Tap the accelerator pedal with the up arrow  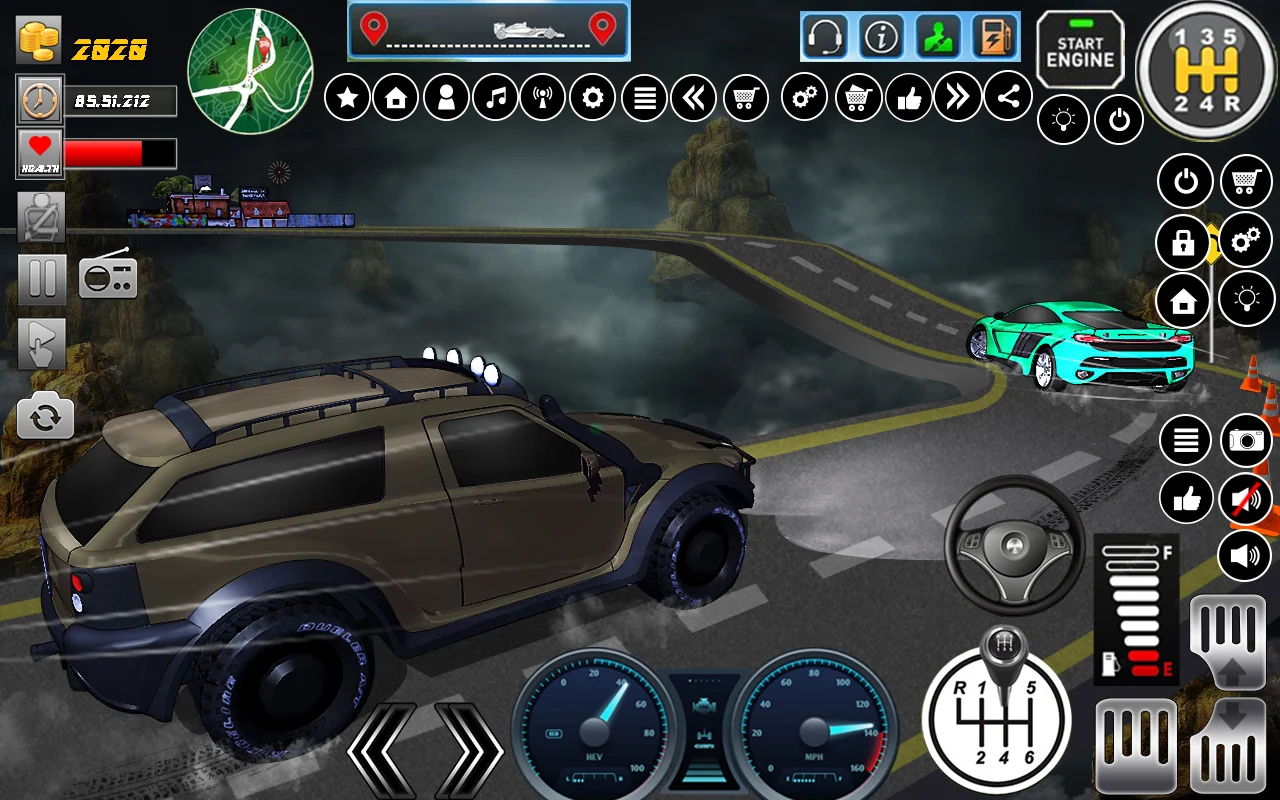point(1229,641)
